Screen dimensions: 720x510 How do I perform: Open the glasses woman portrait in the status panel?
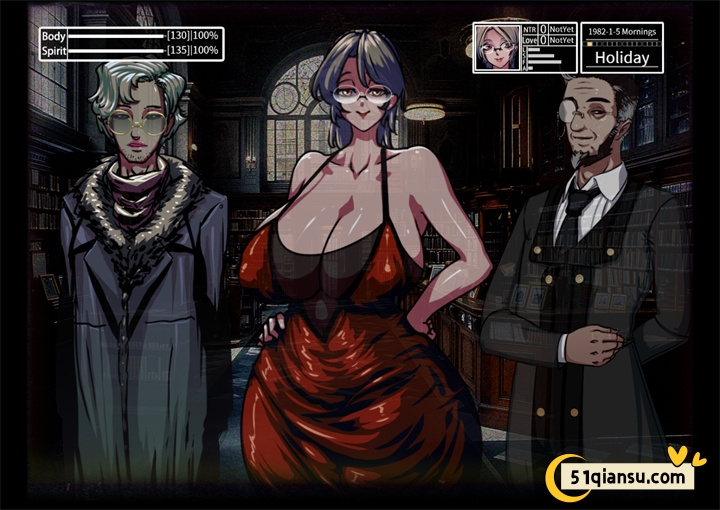496,47
